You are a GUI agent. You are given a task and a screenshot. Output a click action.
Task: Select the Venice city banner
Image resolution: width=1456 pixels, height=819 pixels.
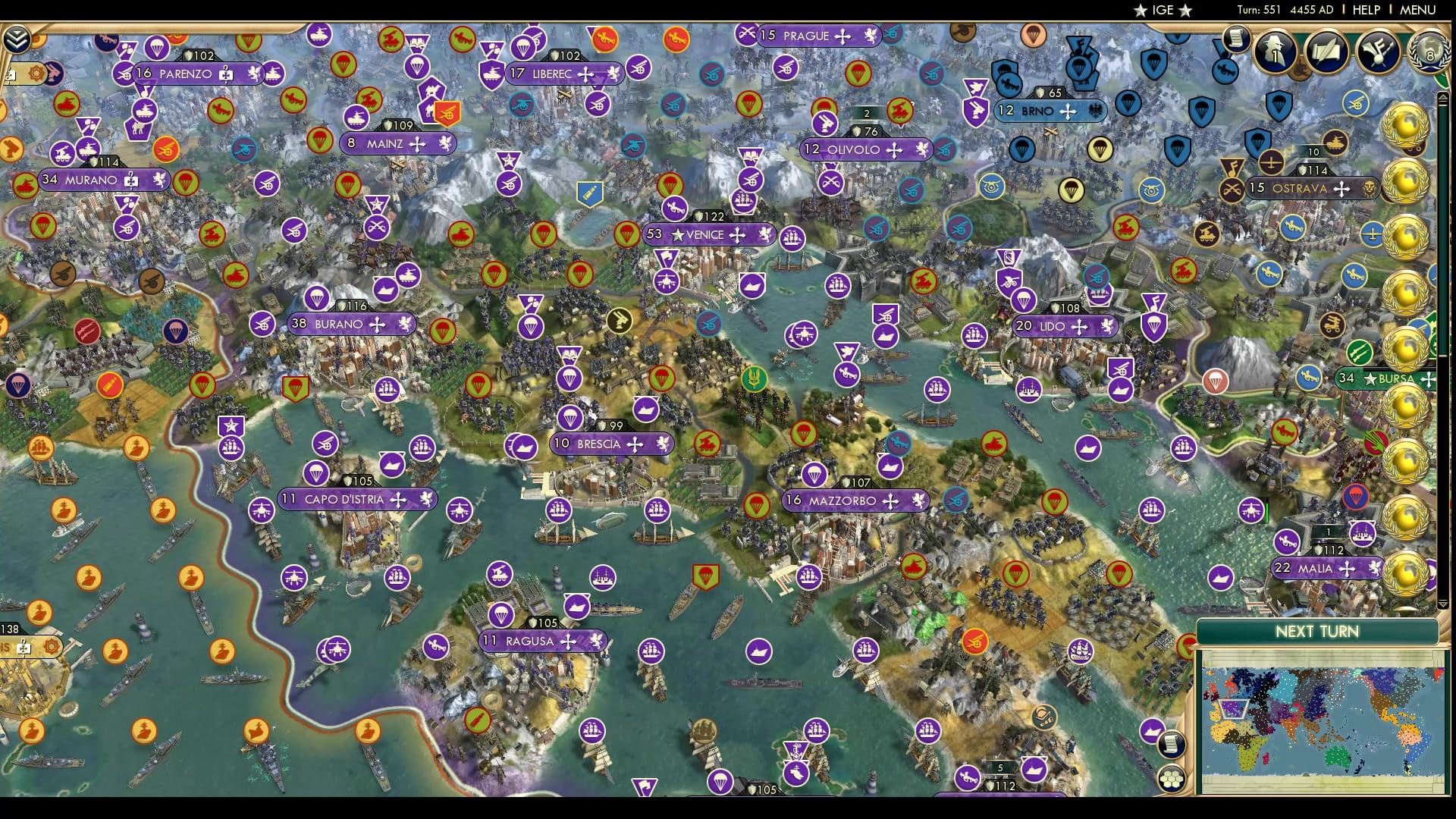(x=705, y=235)
